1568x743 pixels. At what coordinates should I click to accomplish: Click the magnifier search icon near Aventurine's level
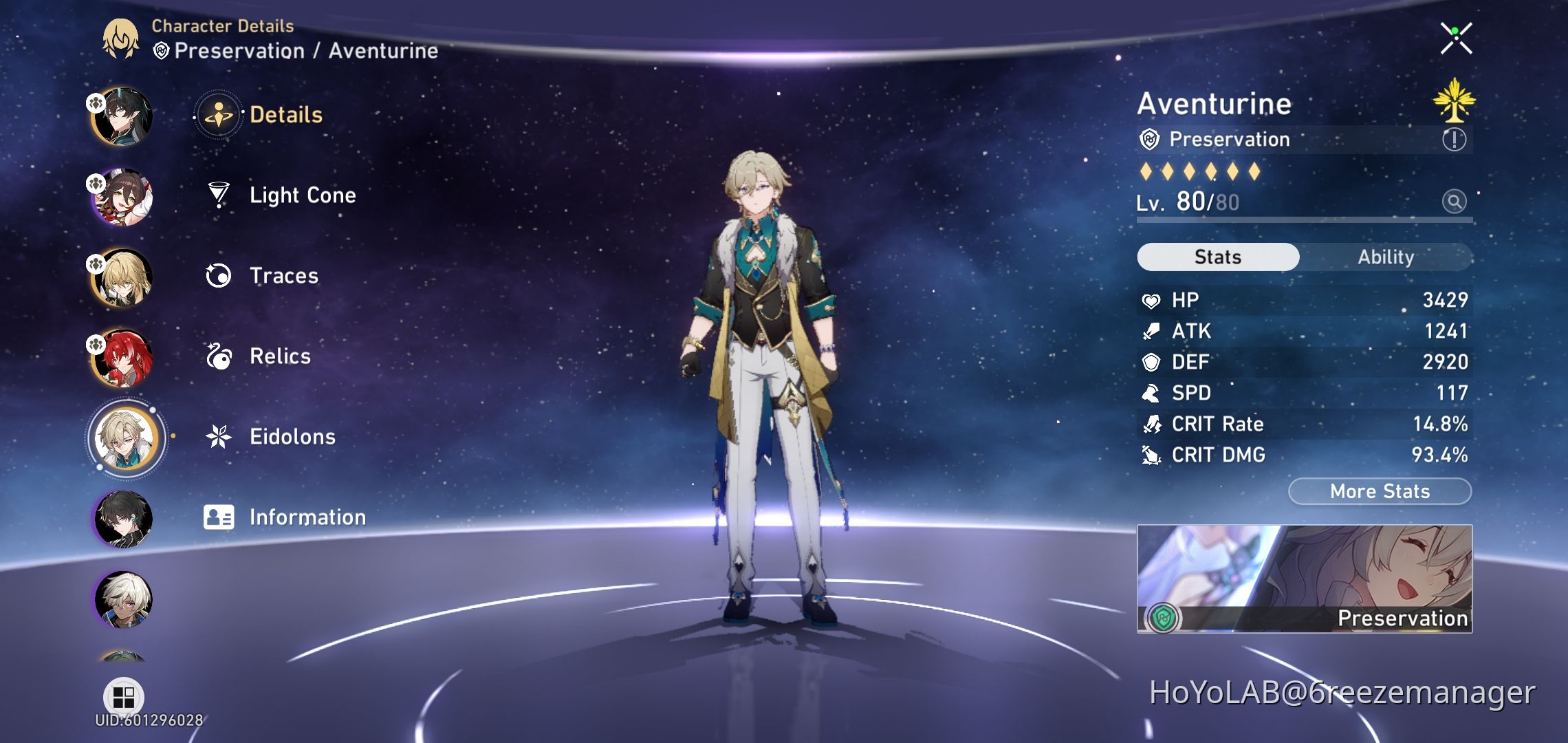tap(1455, 202)
